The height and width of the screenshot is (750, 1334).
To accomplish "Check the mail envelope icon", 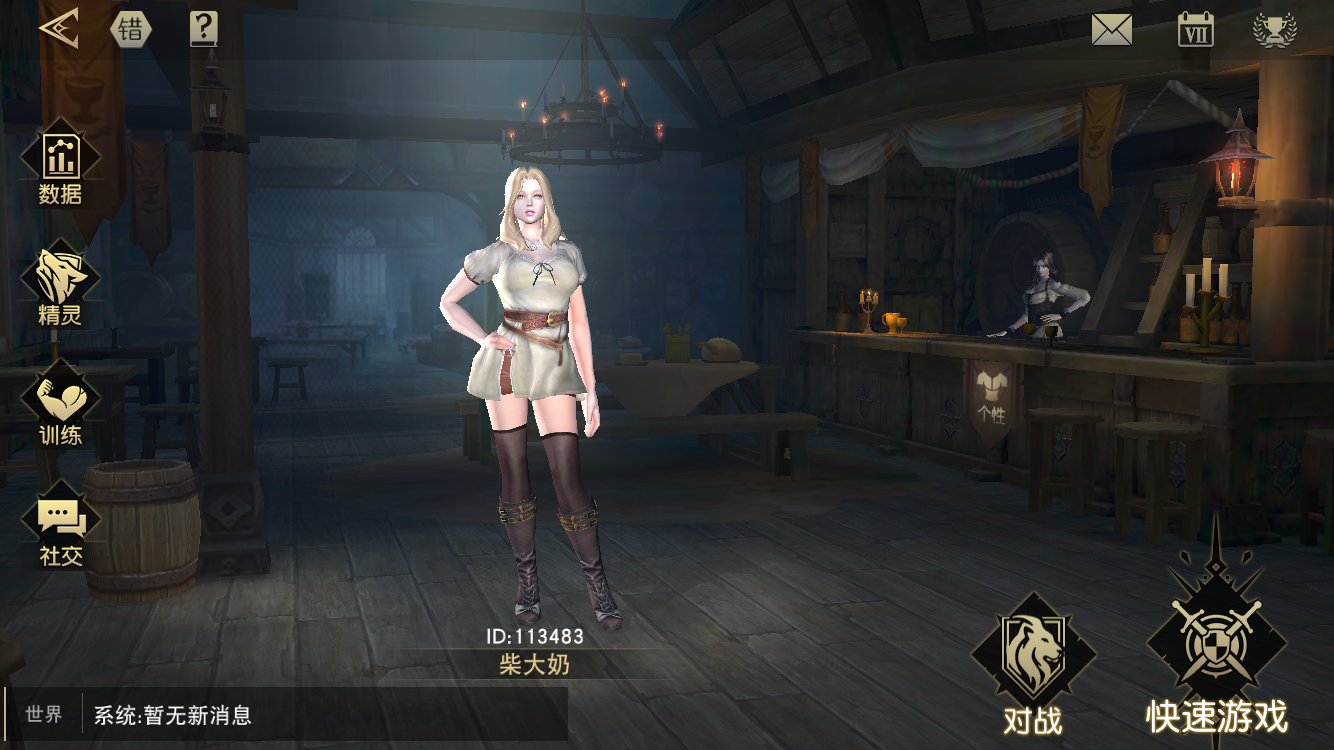I will coord(1111,29).
